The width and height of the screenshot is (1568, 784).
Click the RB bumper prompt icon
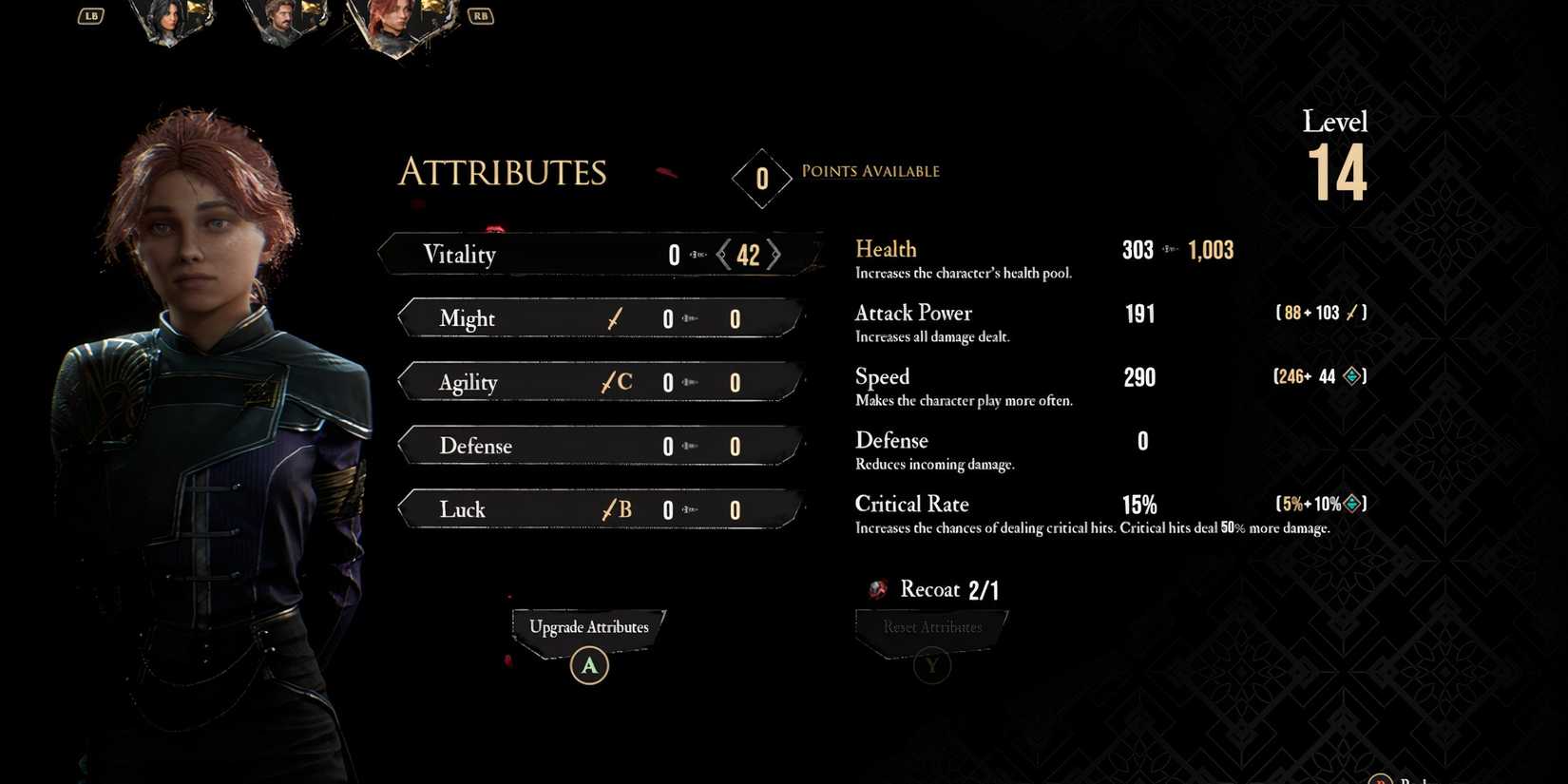(480, 15)
